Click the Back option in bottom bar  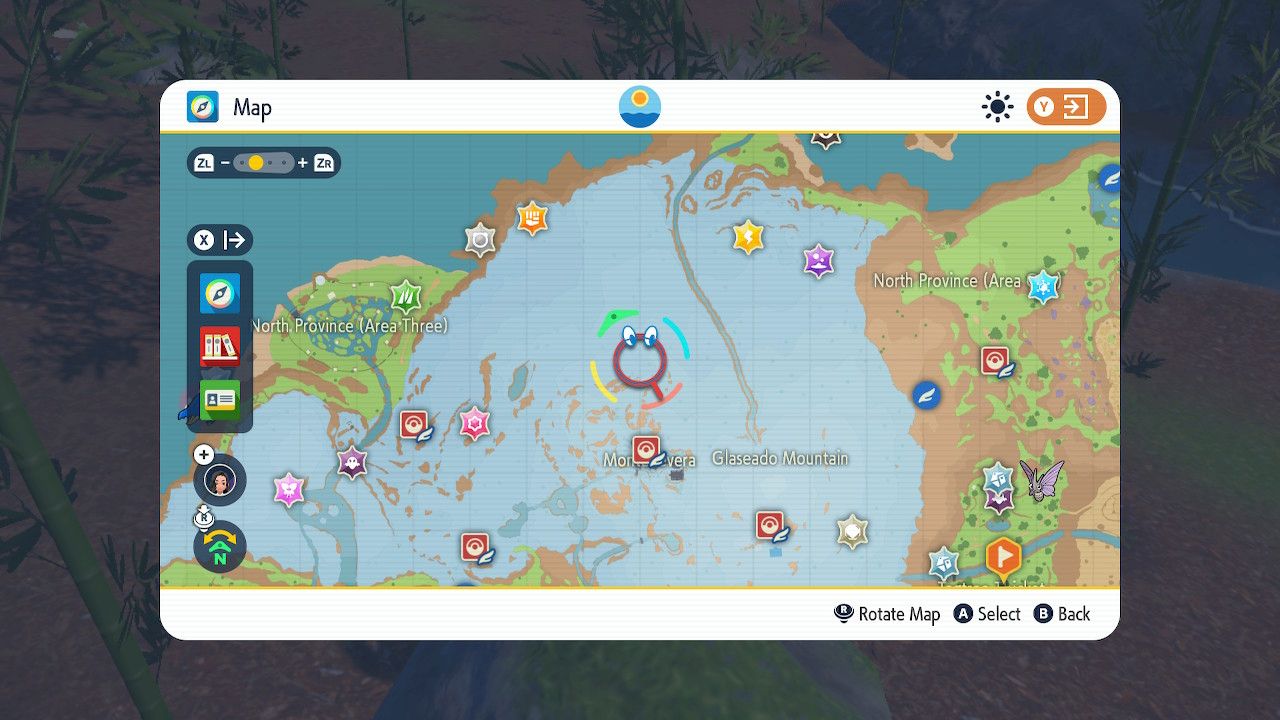pyautogui.click(x=1063, y=613)
